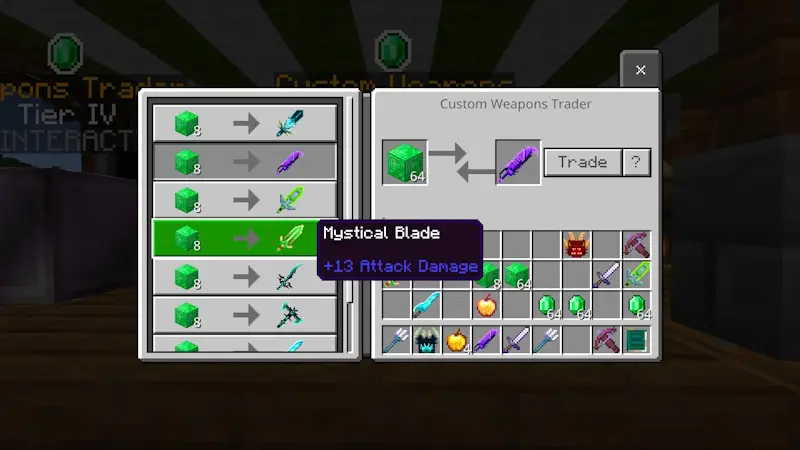The height and width of the screenshot is (450, 800).
Task: Click the emerald block input slot with 64
Action: [x=405, y=162]
